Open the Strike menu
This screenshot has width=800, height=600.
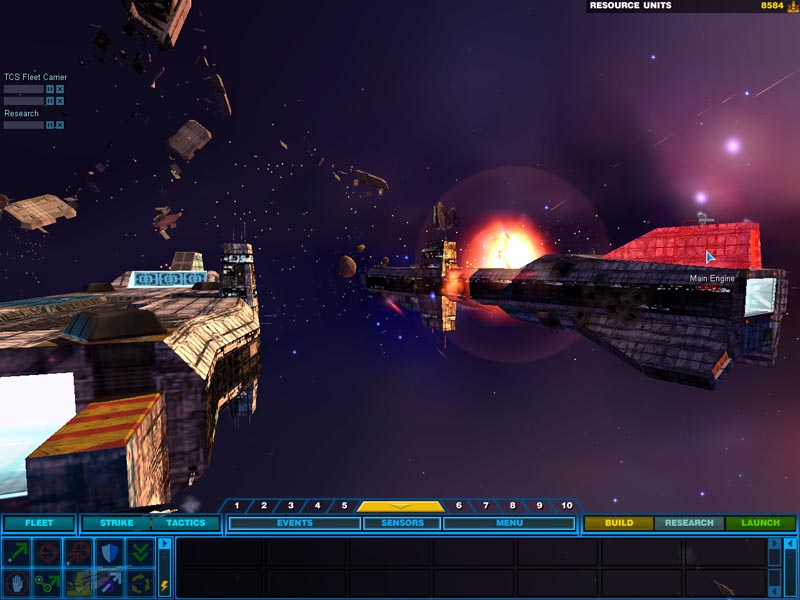point(116,523)
